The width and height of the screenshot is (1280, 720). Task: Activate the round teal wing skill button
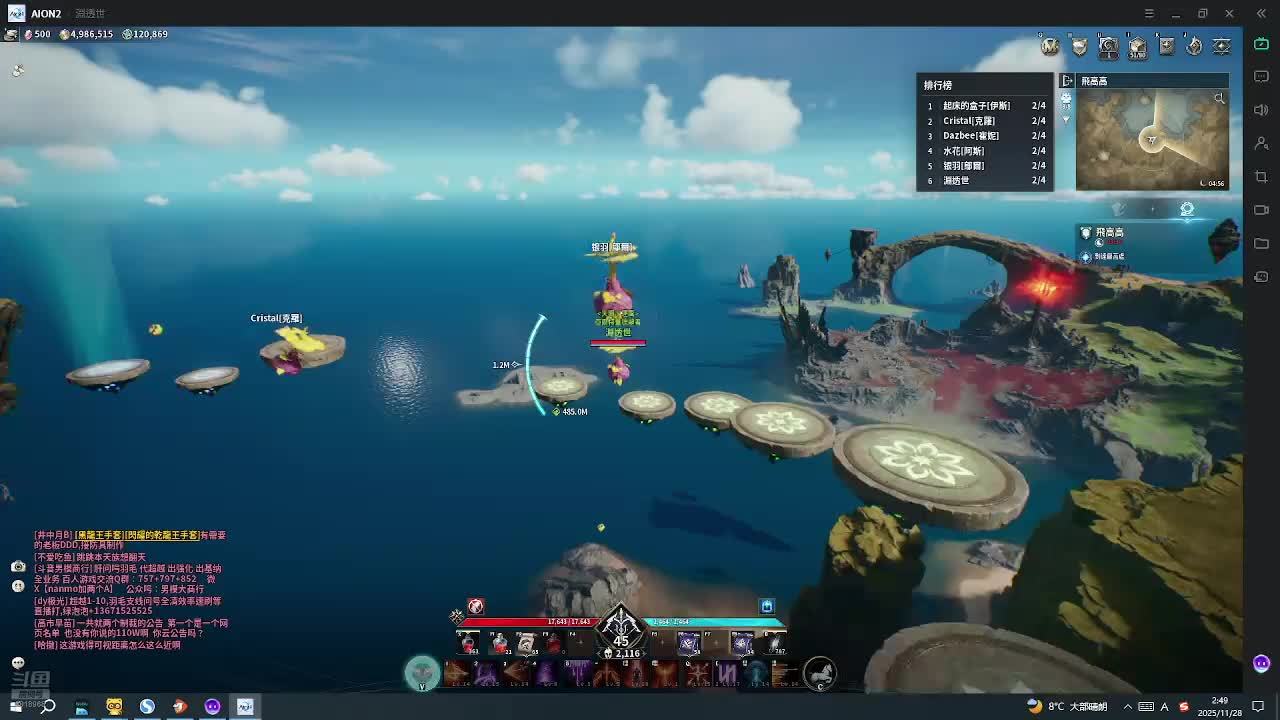coord(422,673)
